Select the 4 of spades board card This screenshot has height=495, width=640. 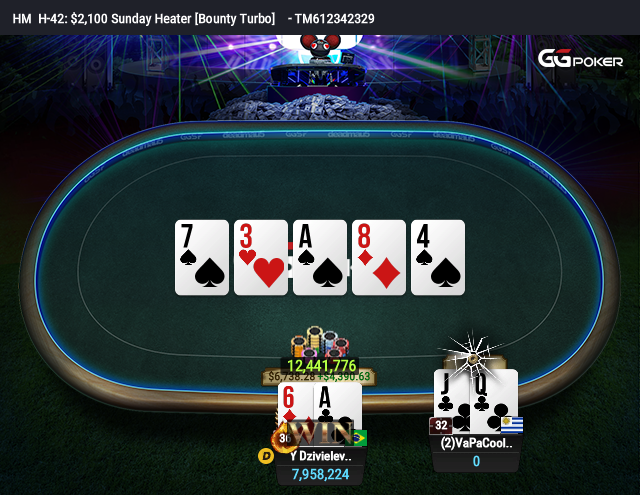pos(438,257)
